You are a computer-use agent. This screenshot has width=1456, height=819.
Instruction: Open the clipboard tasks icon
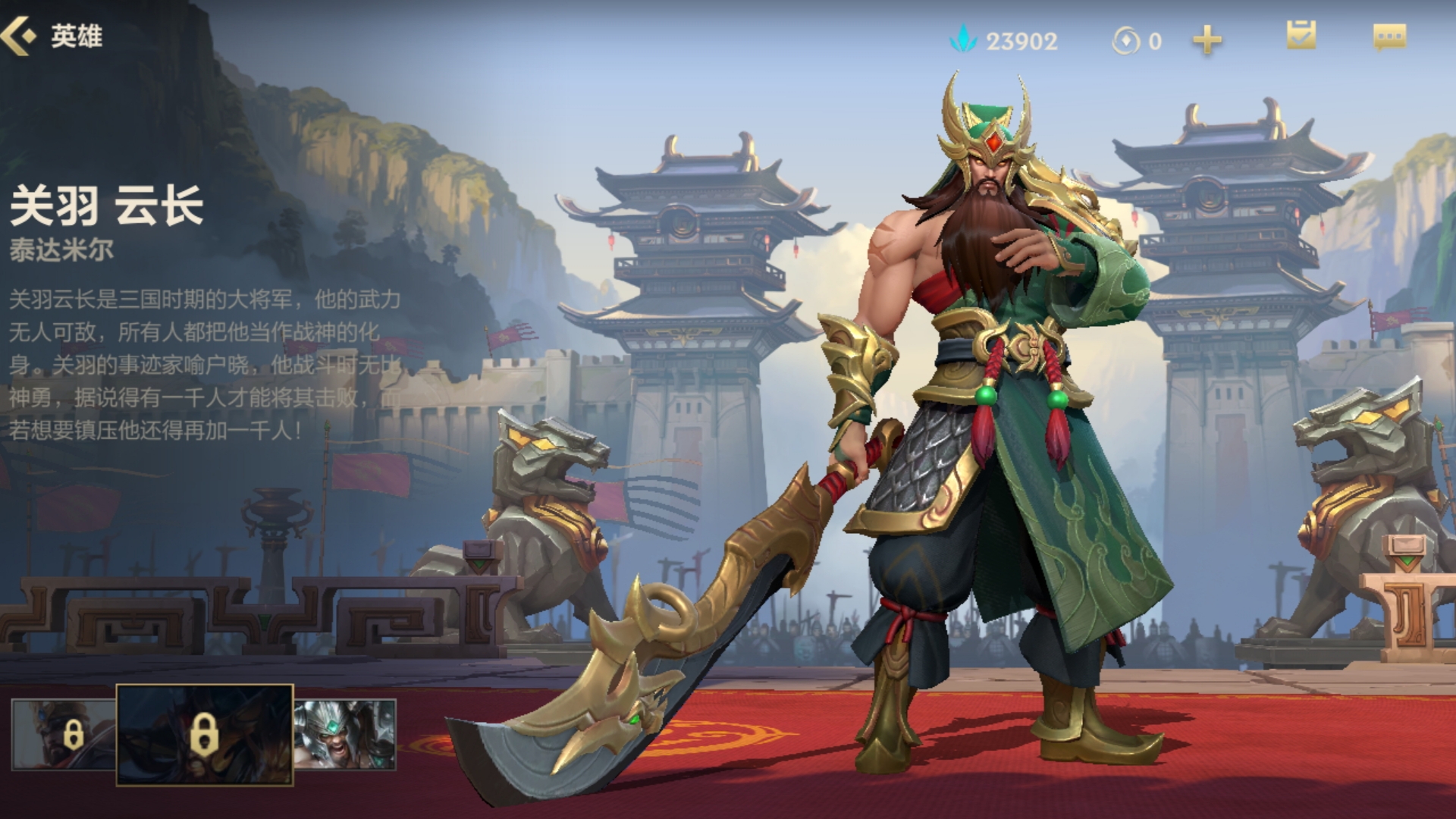coord(1301,36)
